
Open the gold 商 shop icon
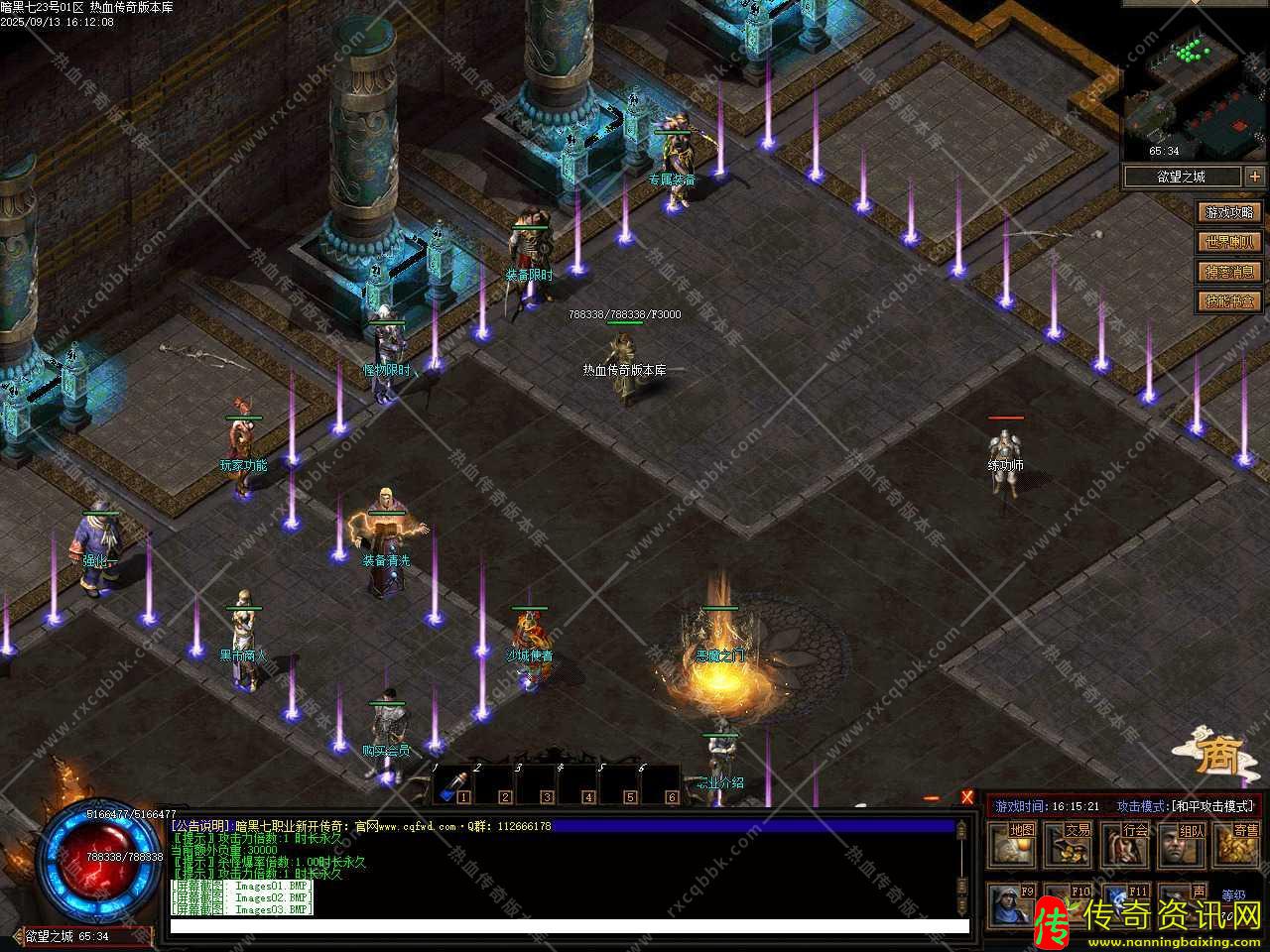point(1215,757)
